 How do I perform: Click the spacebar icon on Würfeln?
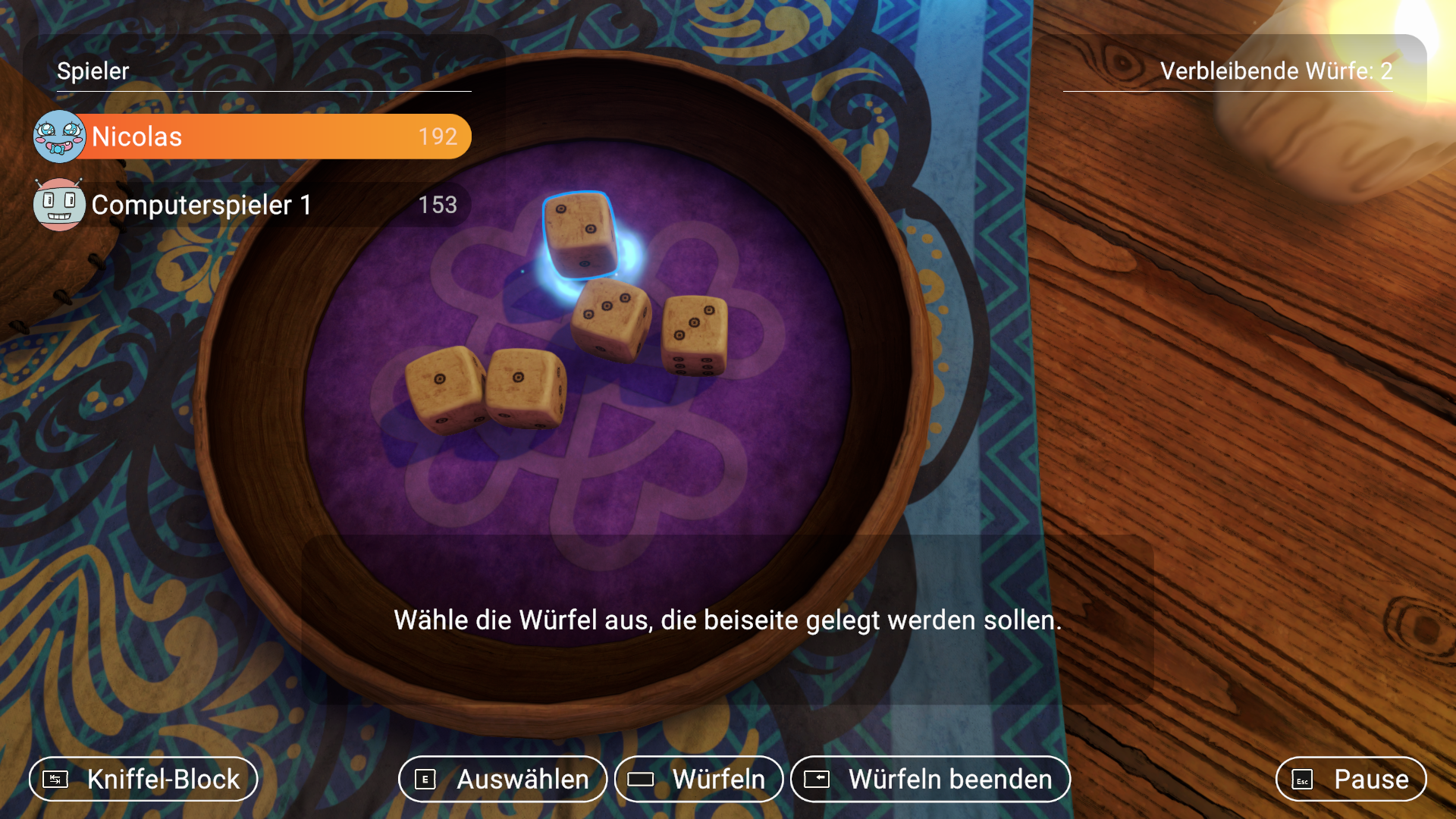(641, 779)
